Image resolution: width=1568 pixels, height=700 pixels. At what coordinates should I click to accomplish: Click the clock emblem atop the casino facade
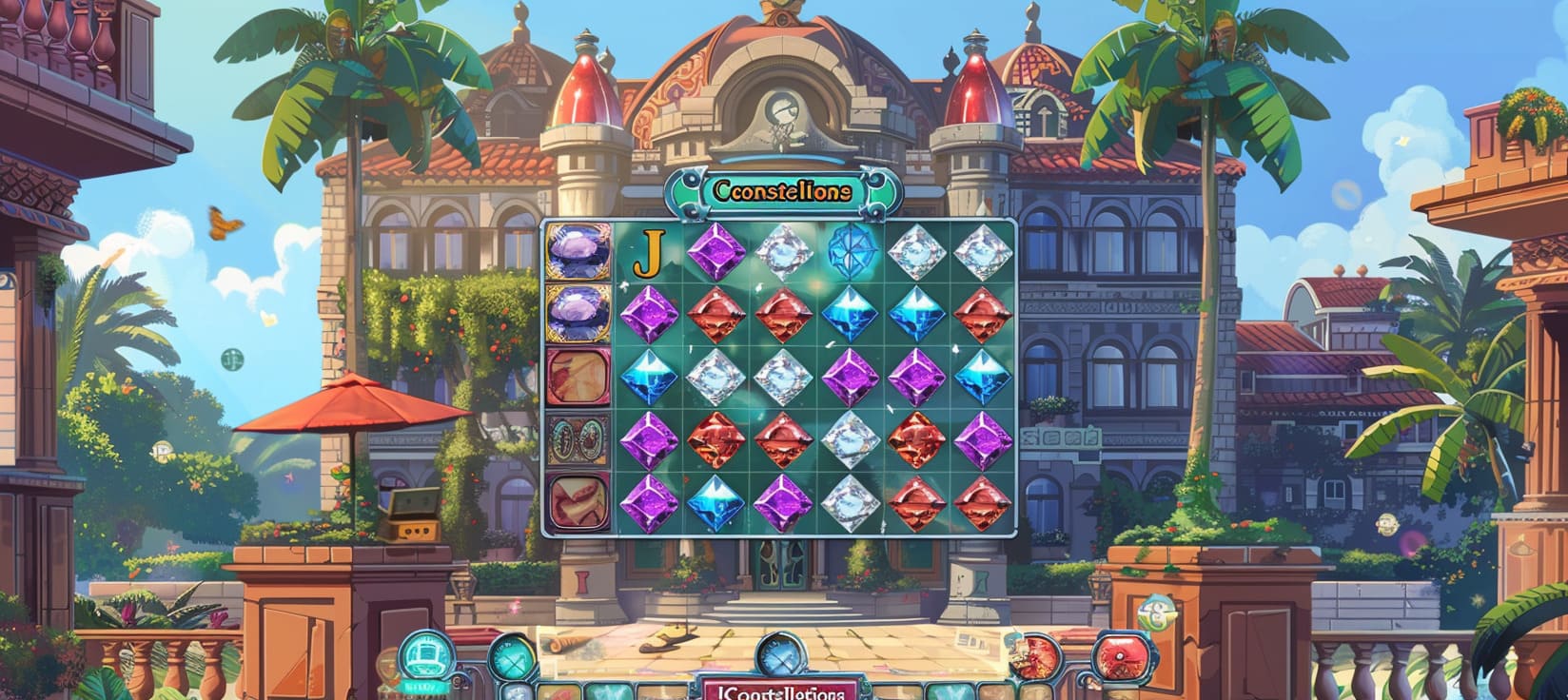click(x=782, y=107)
